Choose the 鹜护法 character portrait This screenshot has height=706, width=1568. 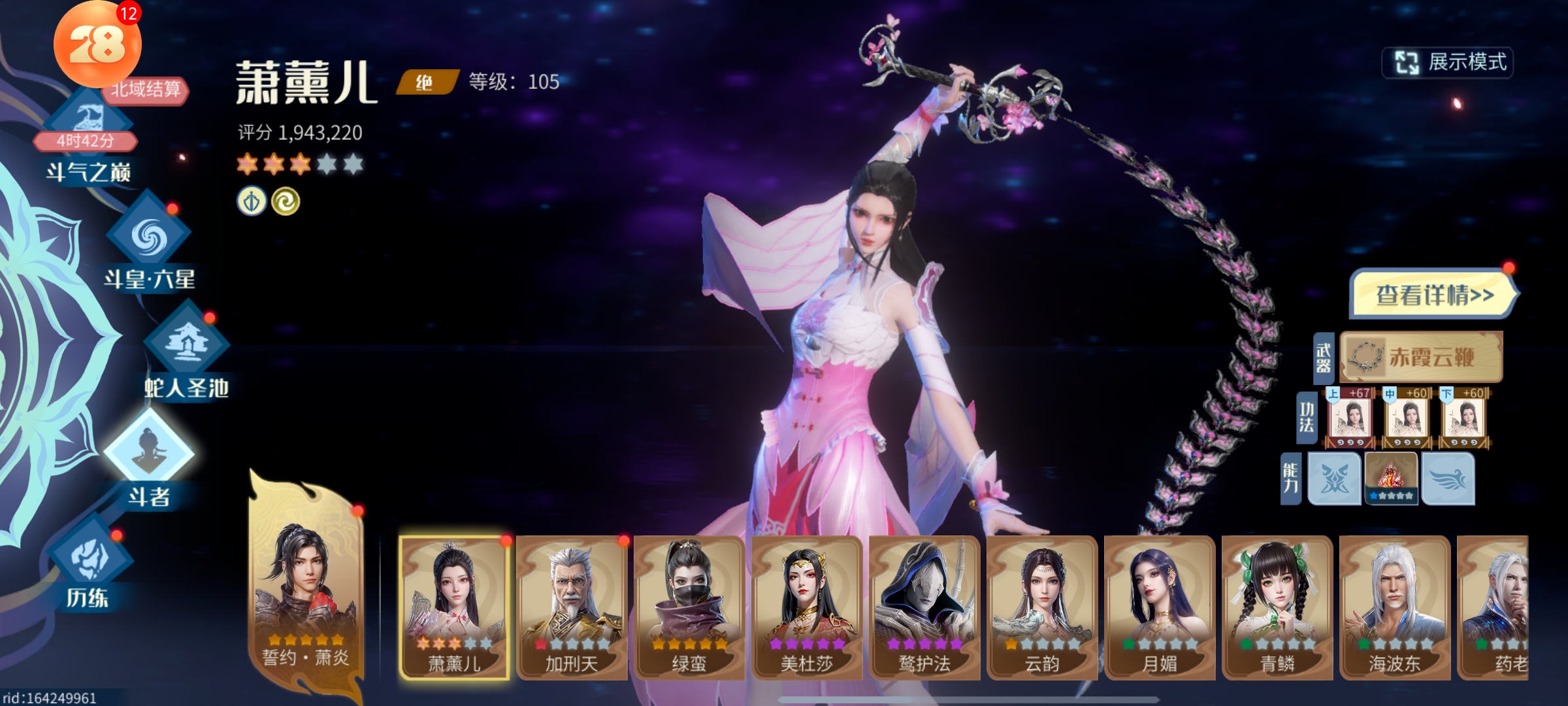(924, 607)
